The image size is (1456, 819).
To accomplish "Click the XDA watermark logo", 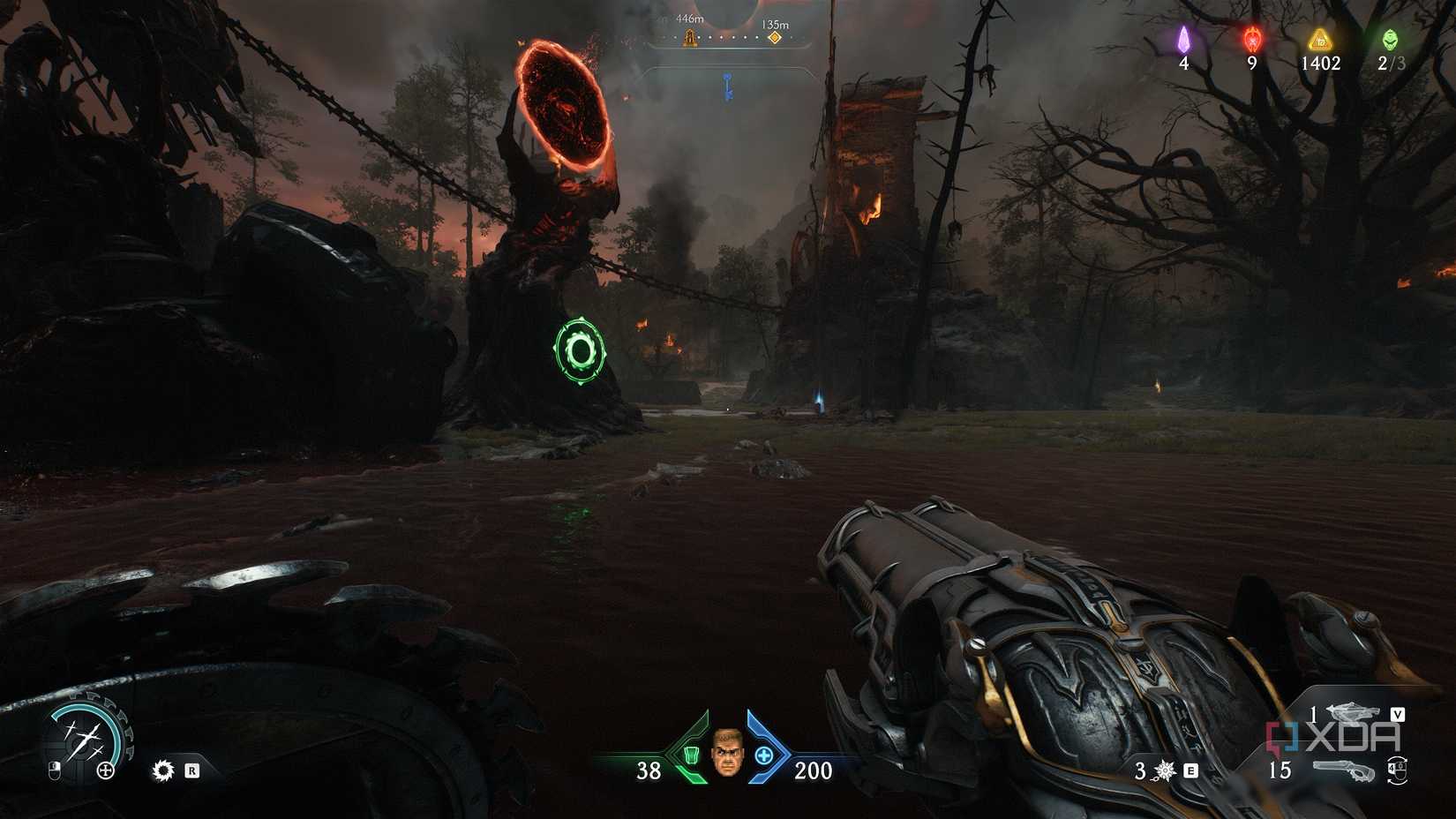I will click(1333, 735).
